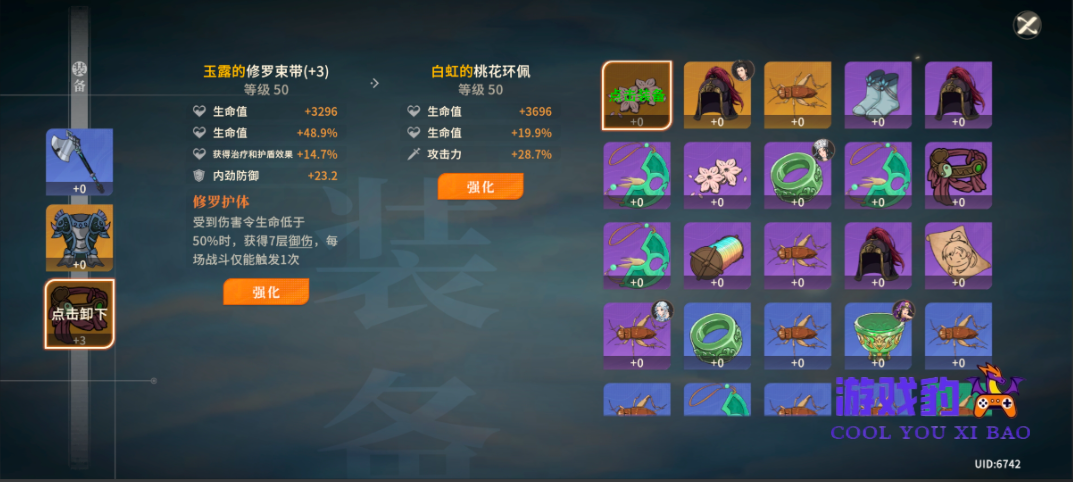This screenshot has width=1073, height=482.
Task: Select the pink peach blossom accessory
Action: tap(717, 176)
